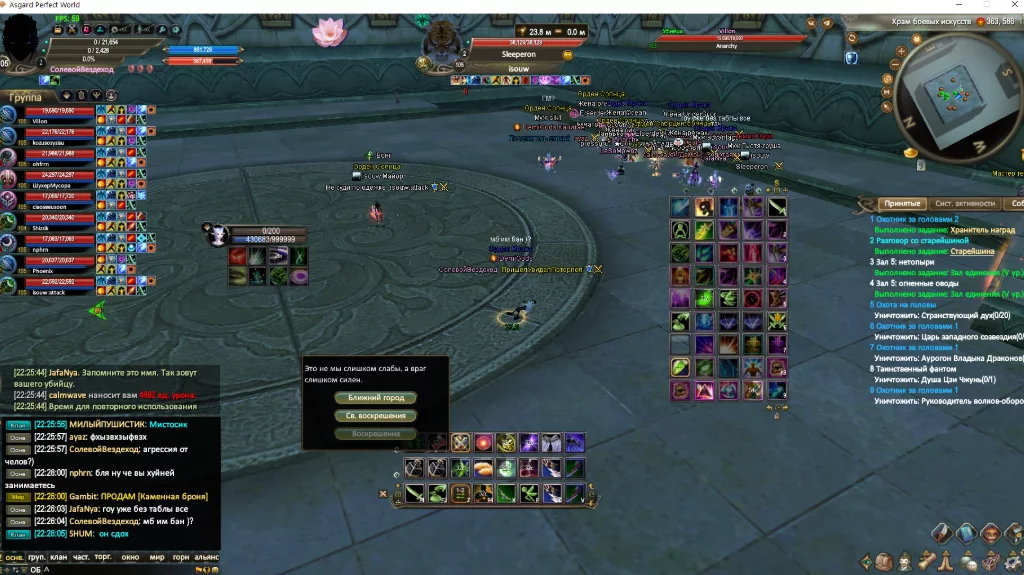Click the "Группа" party panel header
The image size is (1024, 575).
tap(25, 98)
